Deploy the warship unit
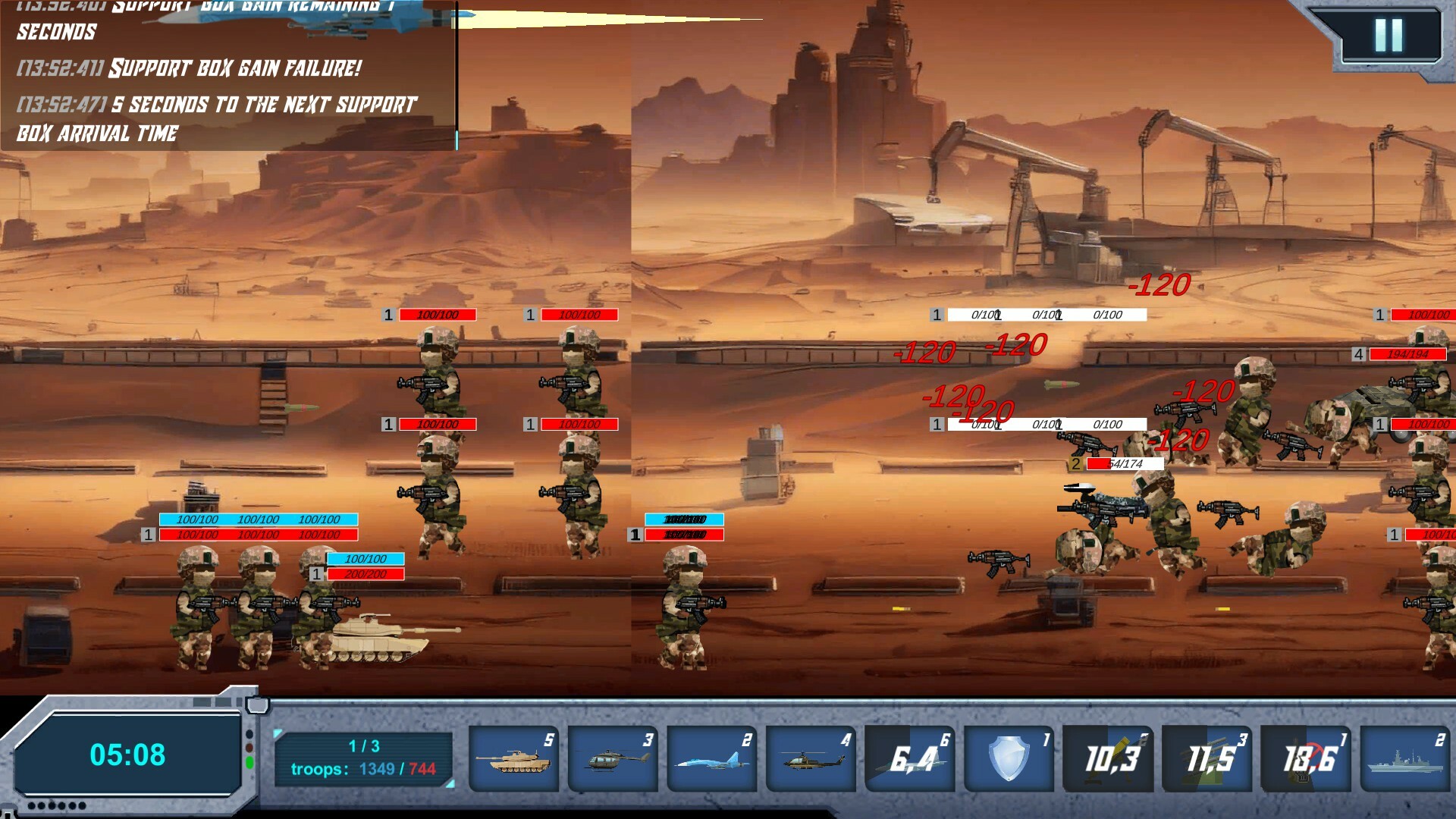 pos(1404,757)
